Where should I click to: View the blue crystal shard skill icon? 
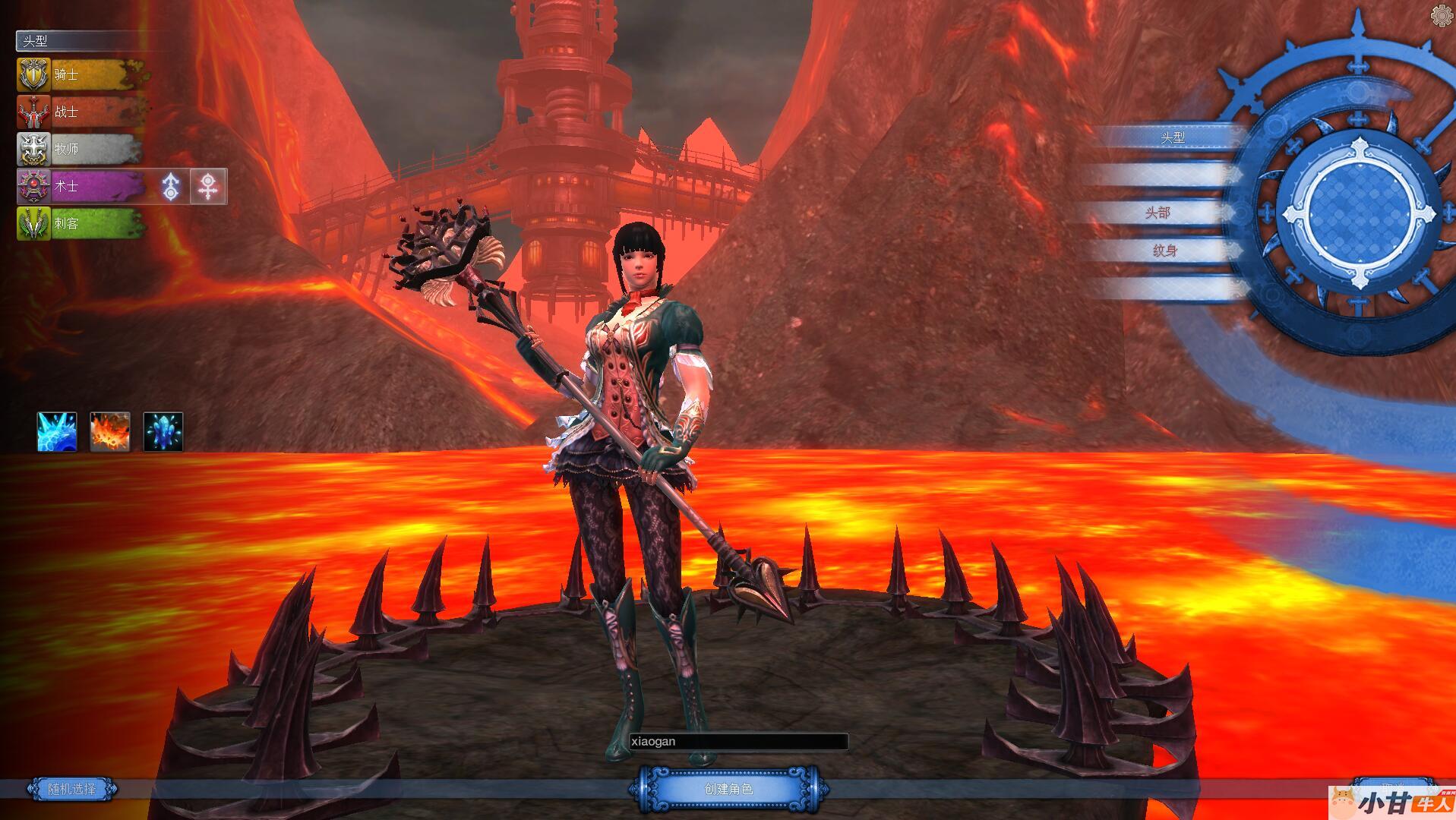[x=163, y=432]
